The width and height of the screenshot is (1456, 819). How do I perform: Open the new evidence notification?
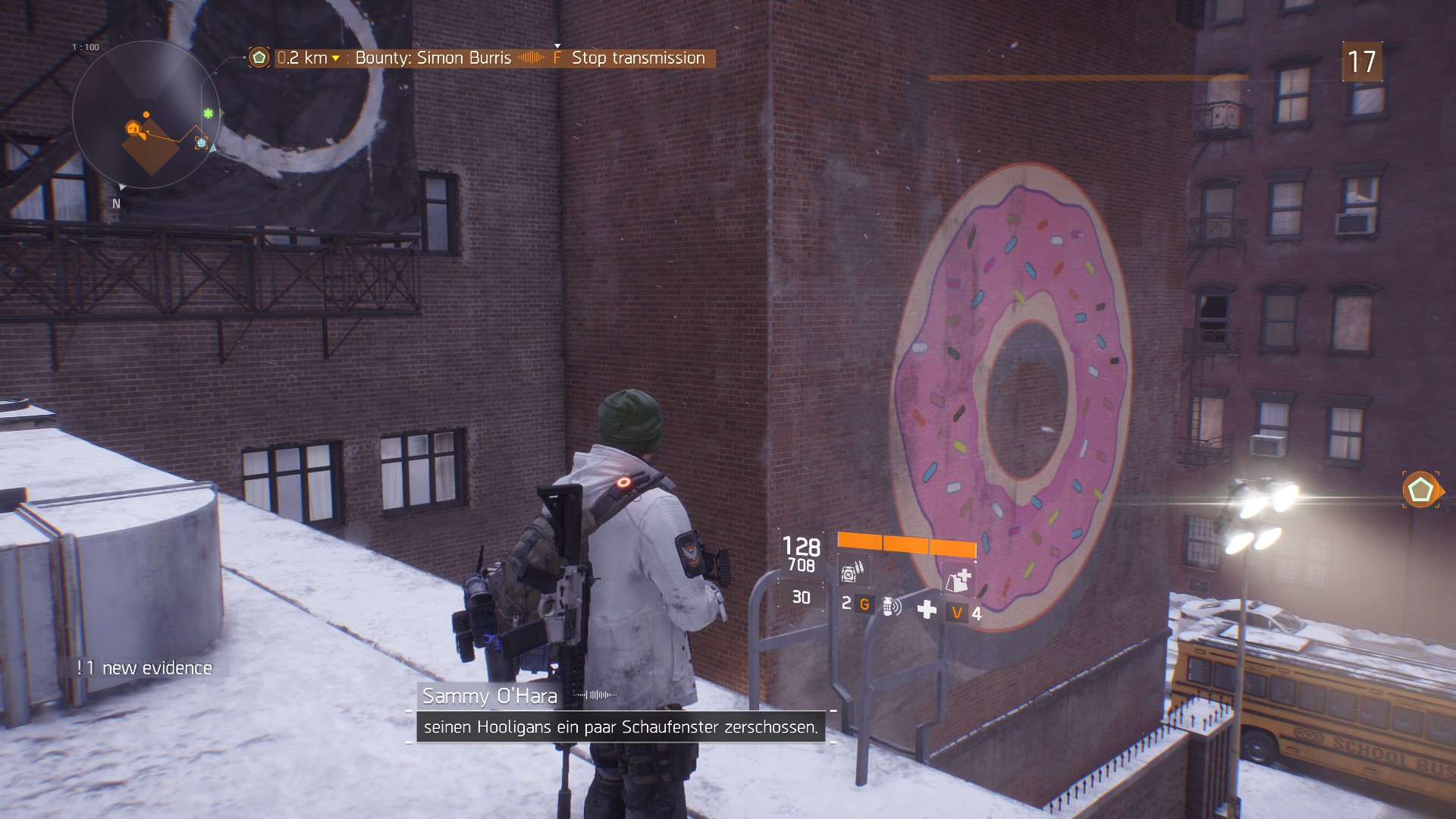tap(145, 668)
